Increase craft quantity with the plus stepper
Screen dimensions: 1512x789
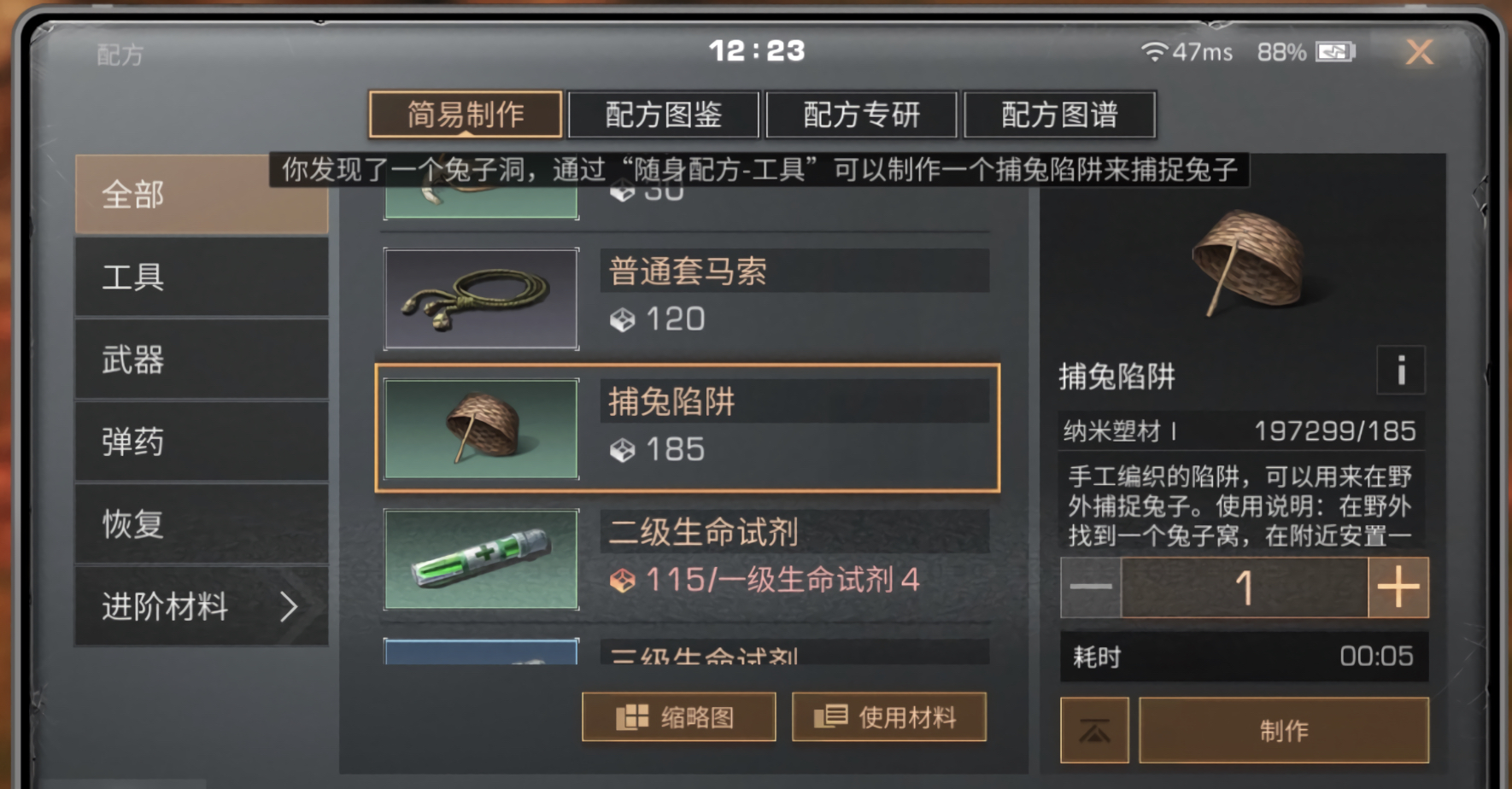coord(1398,587)
